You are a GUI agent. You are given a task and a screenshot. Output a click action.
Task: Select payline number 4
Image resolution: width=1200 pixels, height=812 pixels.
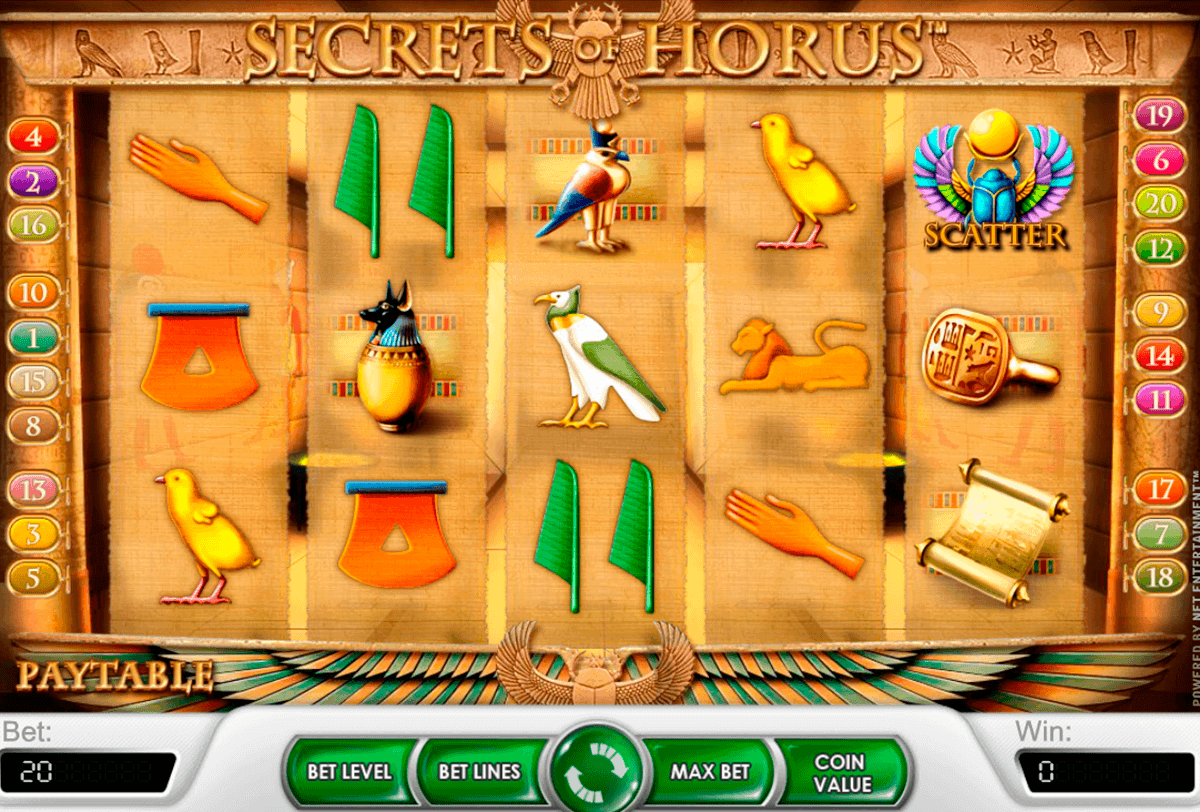point(35,137)
